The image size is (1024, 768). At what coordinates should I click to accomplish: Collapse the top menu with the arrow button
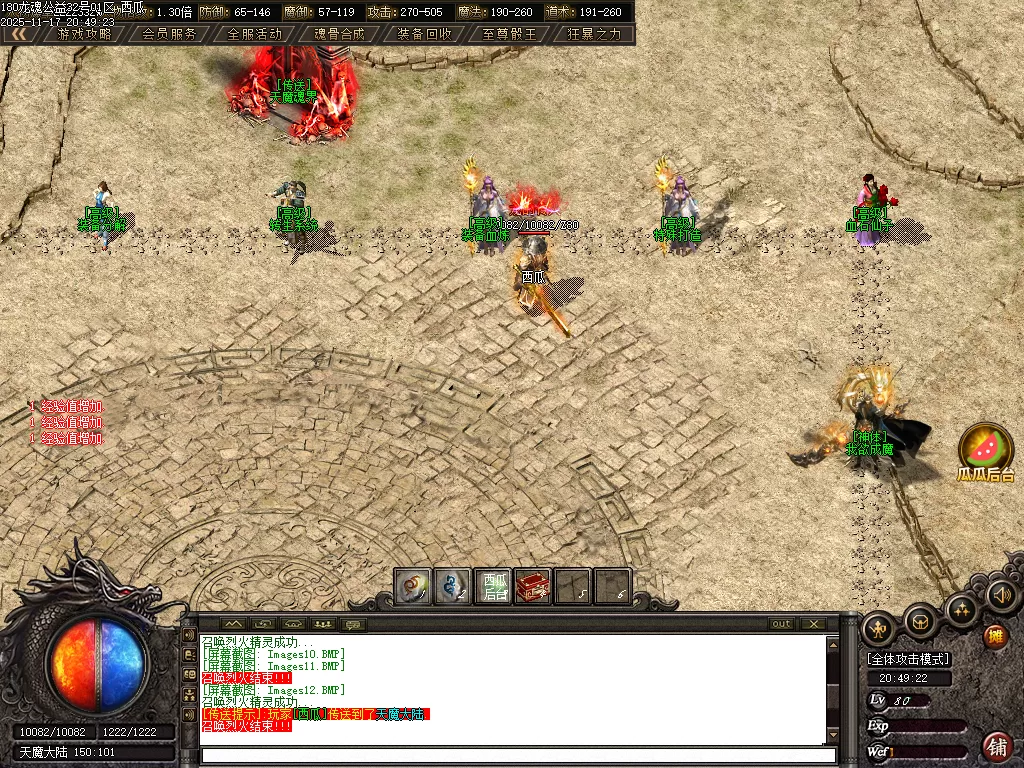pyautogui.click(x=18, y=33)
